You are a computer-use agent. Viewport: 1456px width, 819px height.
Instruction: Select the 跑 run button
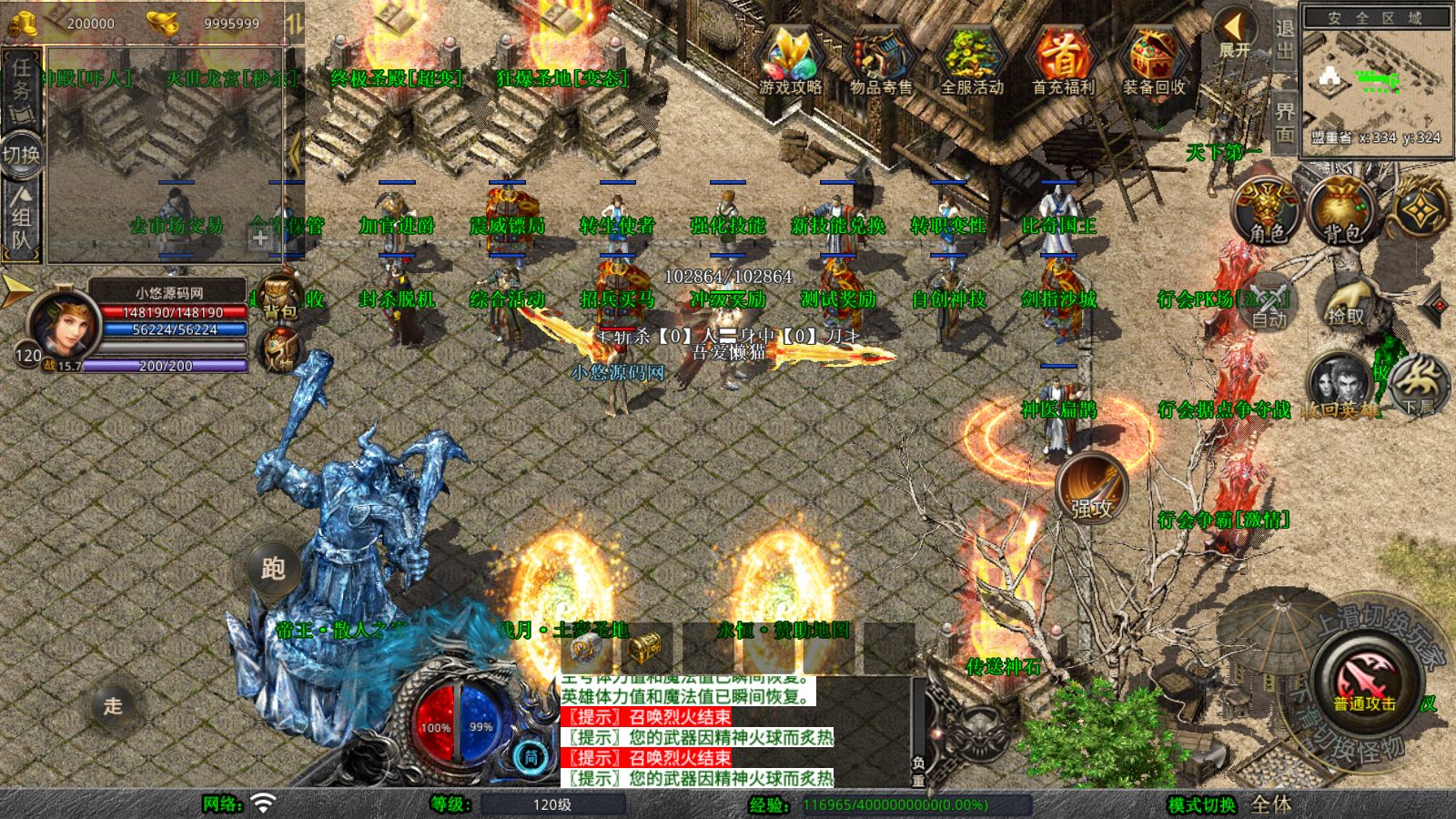click(x=273, y=569)
